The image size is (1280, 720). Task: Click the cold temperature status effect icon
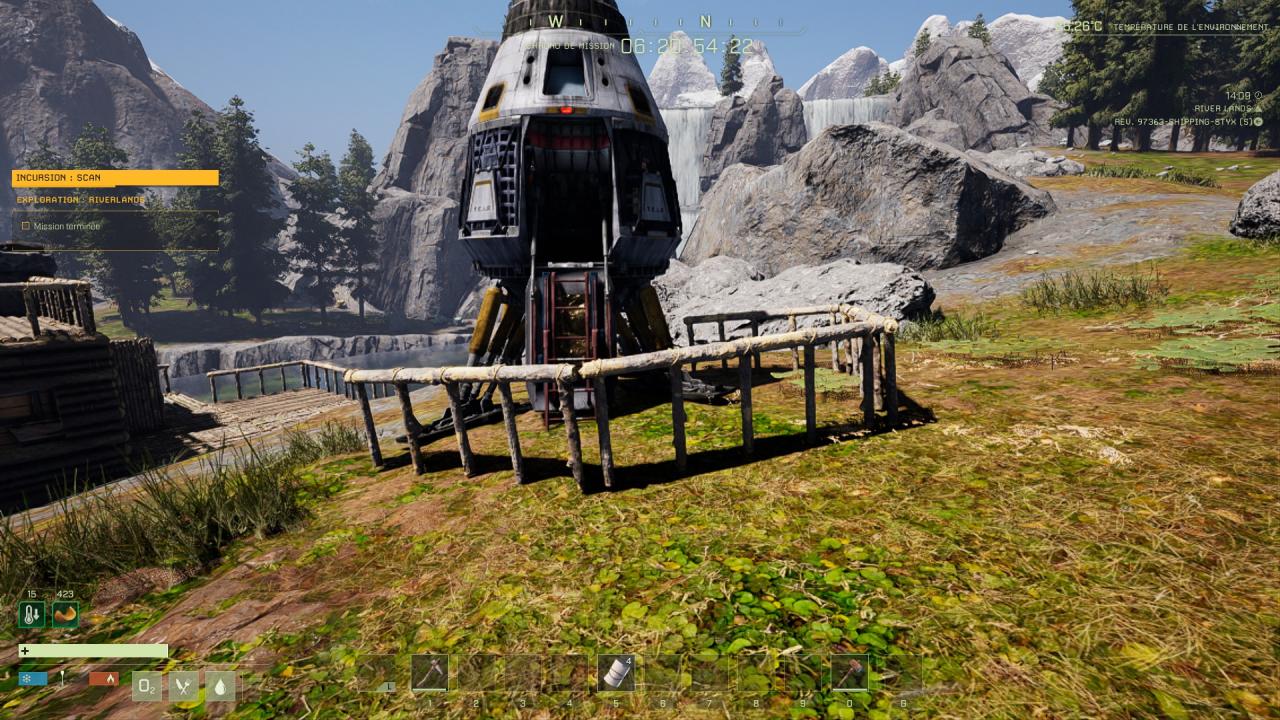[x=32, y=614]
